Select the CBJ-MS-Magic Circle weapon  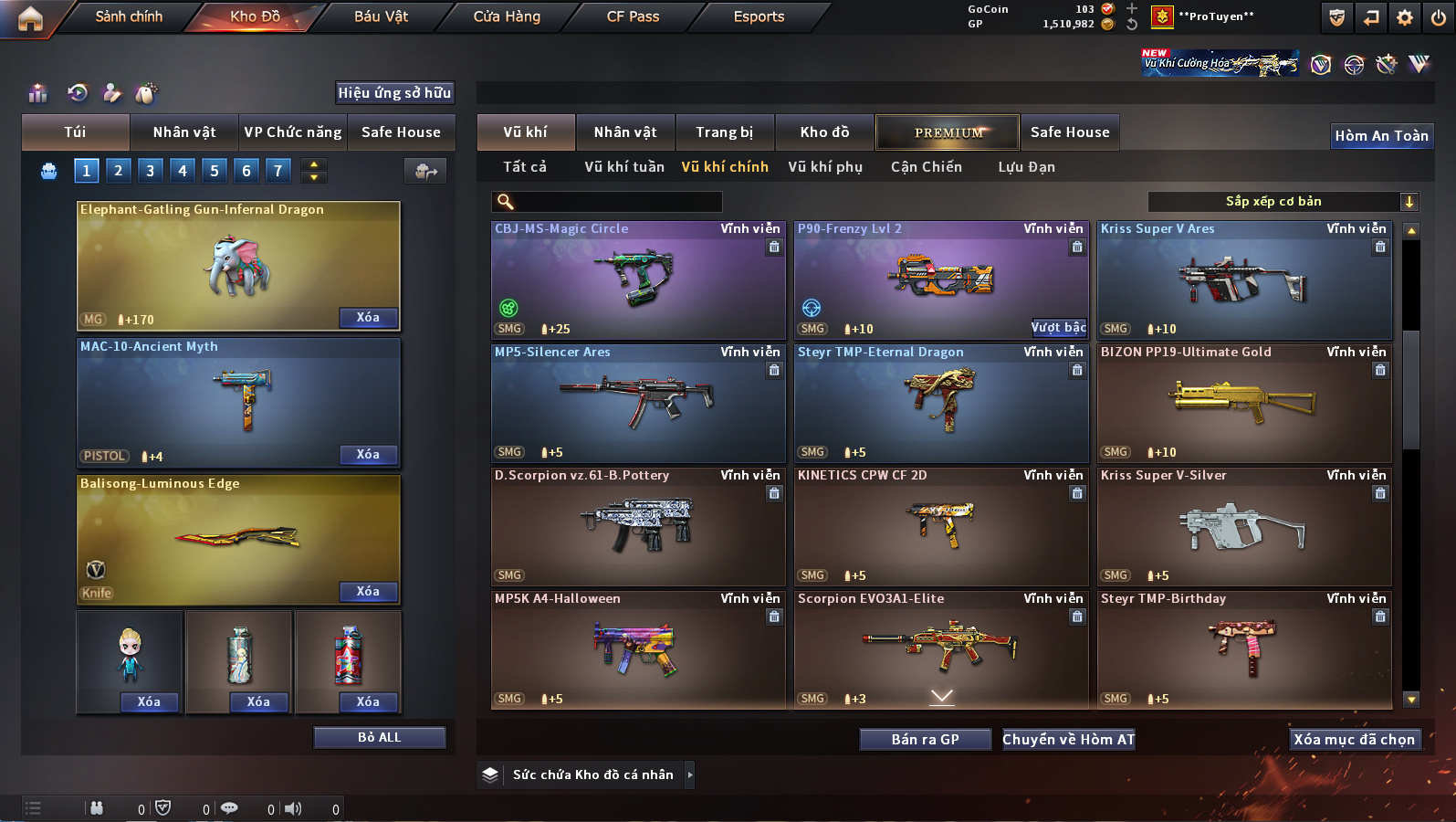pos(637,279)
